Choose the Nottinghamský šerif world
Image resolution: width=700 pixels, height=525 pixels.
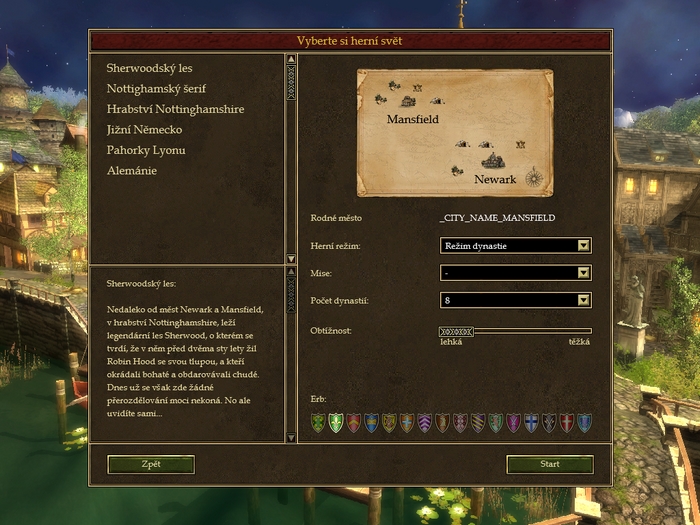[156, 89]
